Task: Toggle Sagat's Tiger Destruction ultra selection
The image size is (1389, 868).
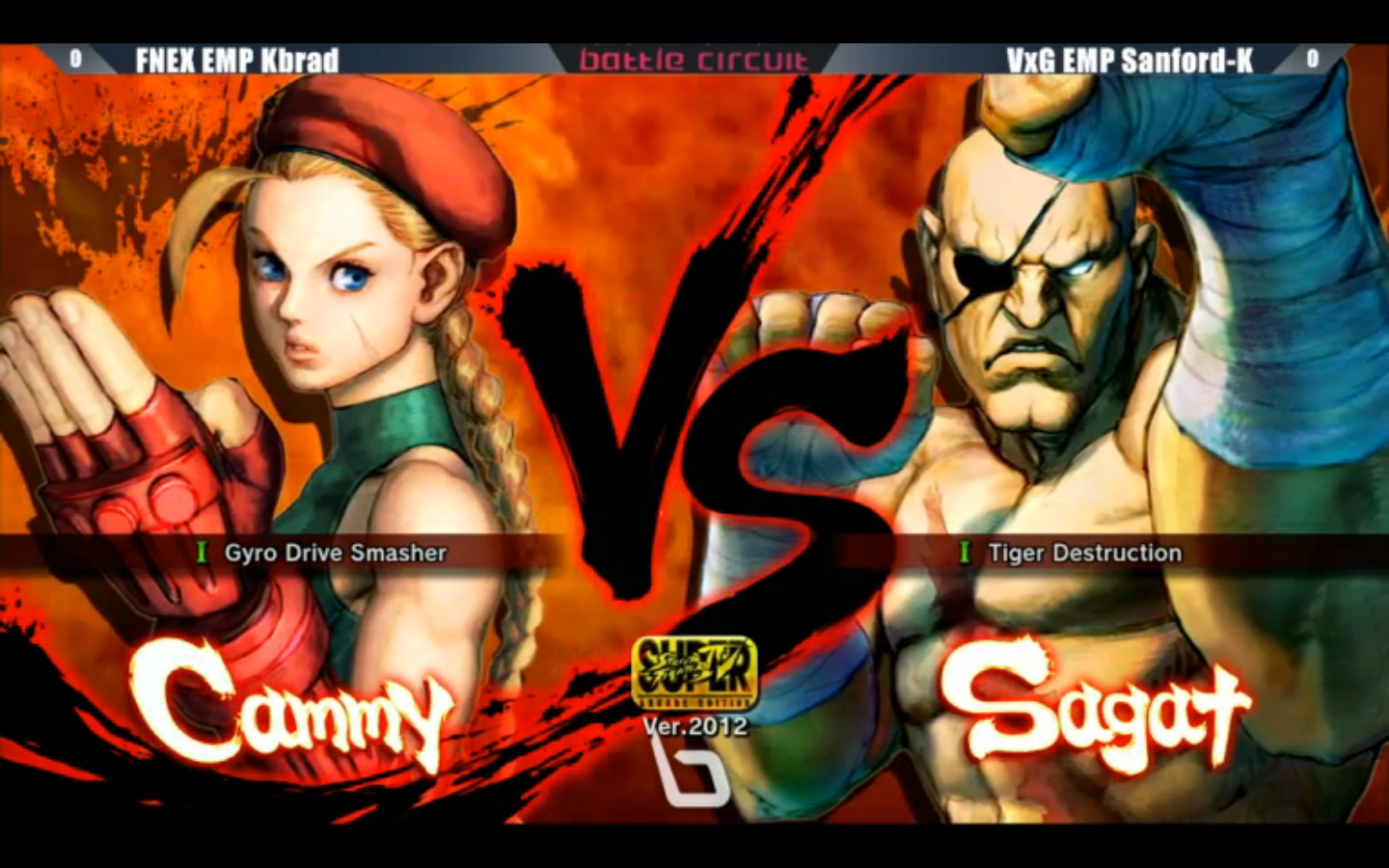Action: click(1084, 554)
